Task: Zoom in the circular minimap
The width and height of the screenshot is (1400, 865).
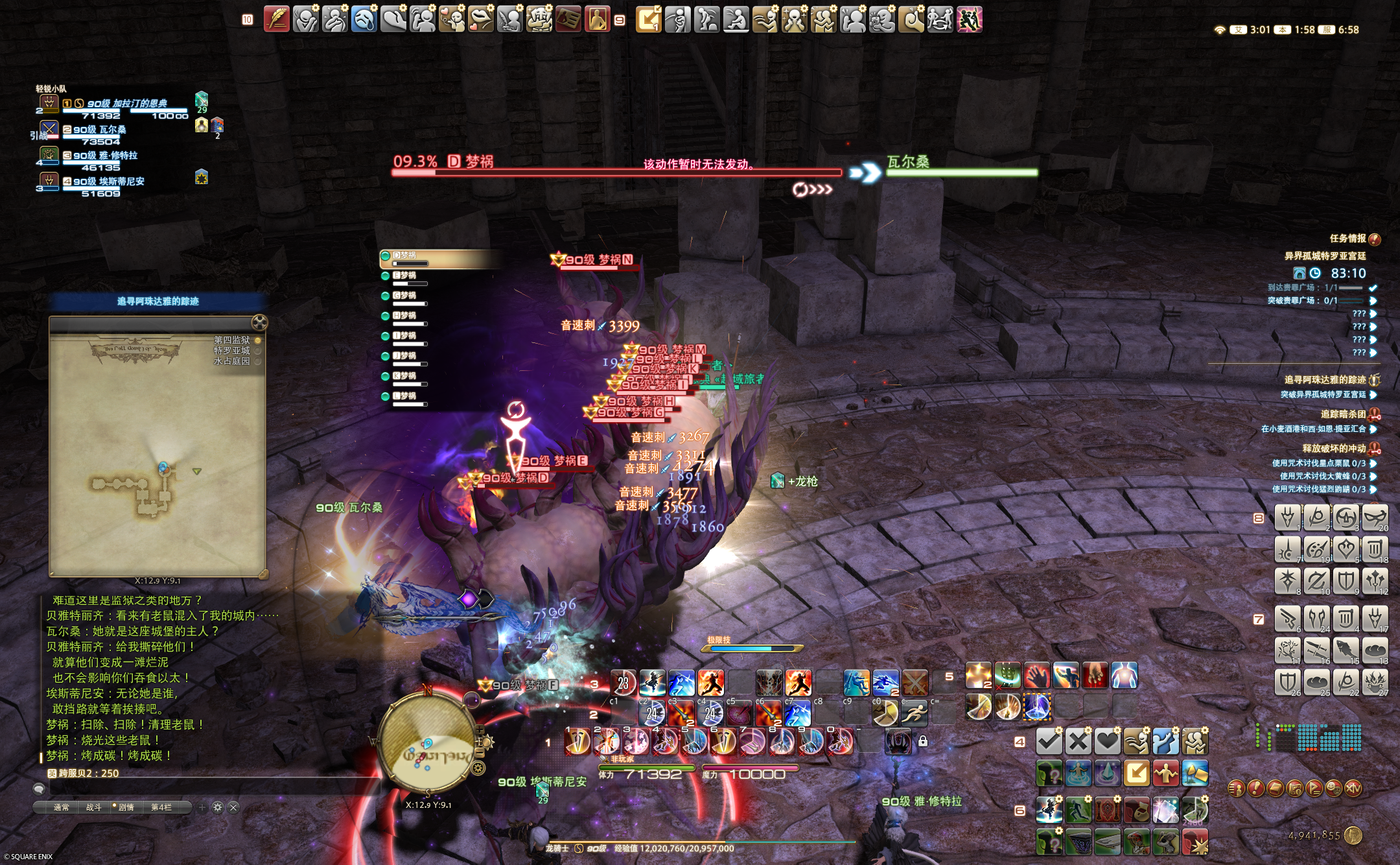Action: [480, 731]
